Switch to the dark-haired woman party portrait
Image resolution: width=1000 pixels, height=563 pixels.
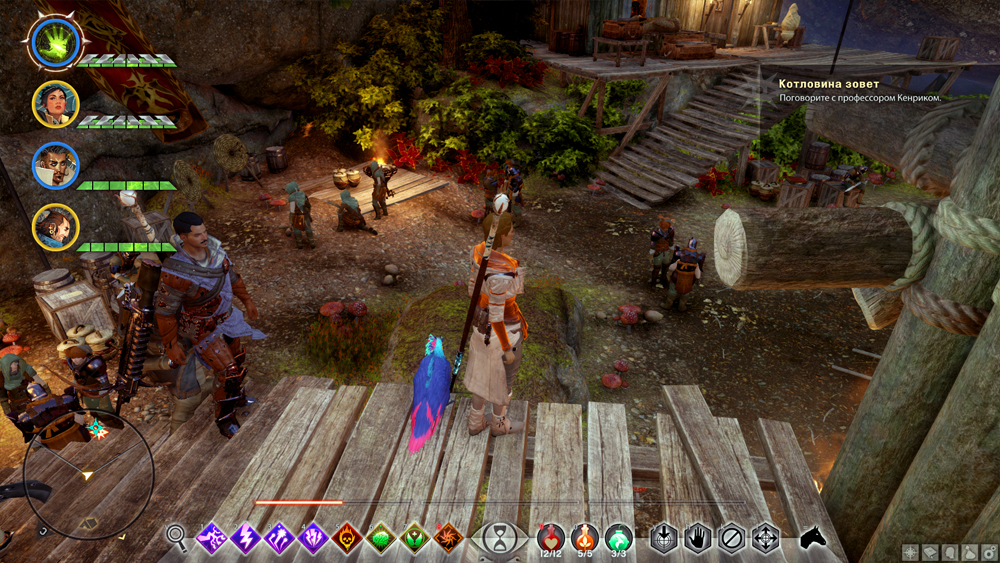(x=53, y=103)
